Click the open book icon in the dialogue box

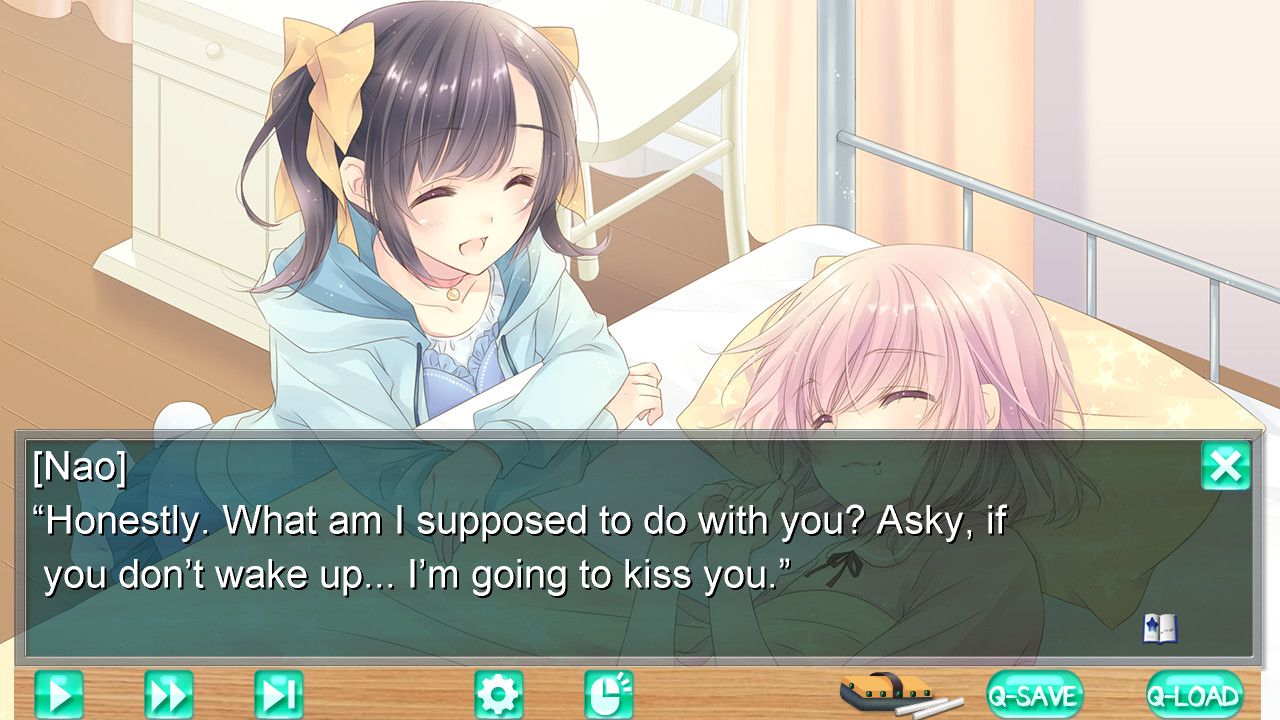tap(1160, 629)
